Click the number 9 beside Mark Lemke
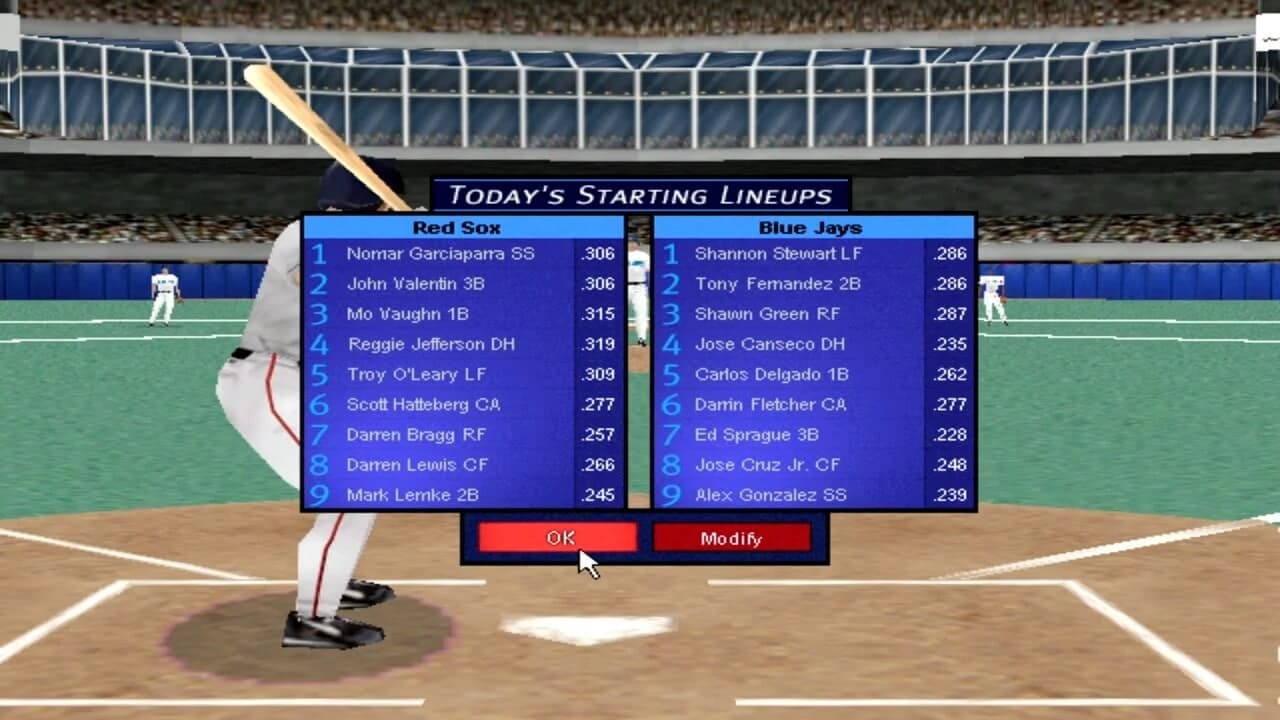The width and height of the screenshot is (1280, 720). coord(320,494)
